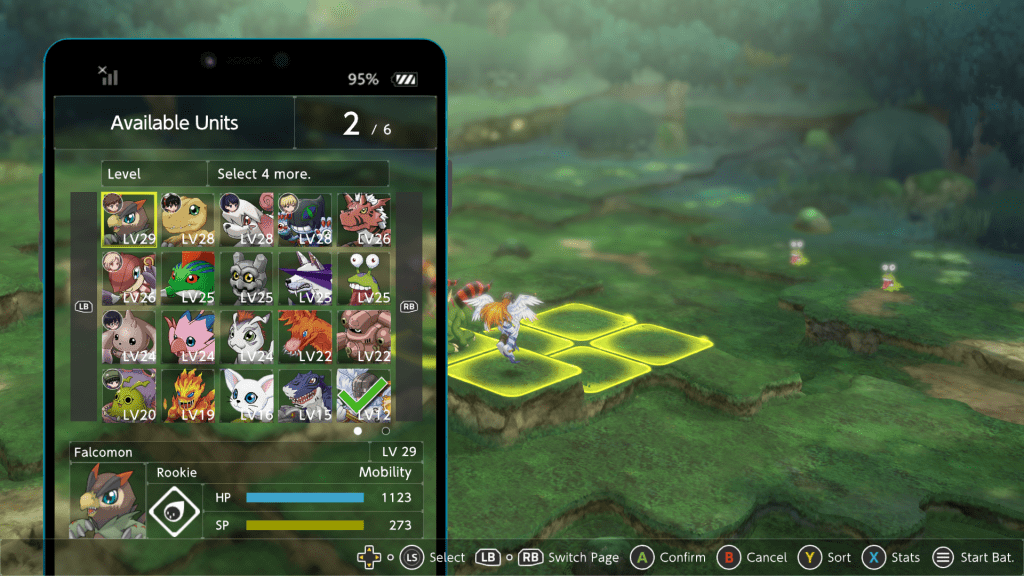The image size is (1024, 576).
Task: Select the red-hooded LV26 unit
Action: 129,278
